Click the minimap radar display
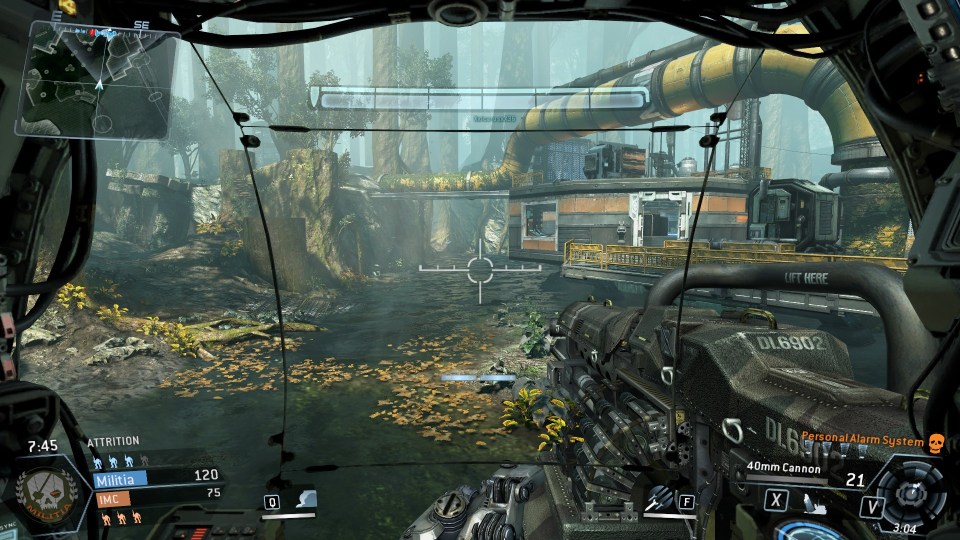The width and height of the screenshot is (960, 540). click(x=98, y=82)
